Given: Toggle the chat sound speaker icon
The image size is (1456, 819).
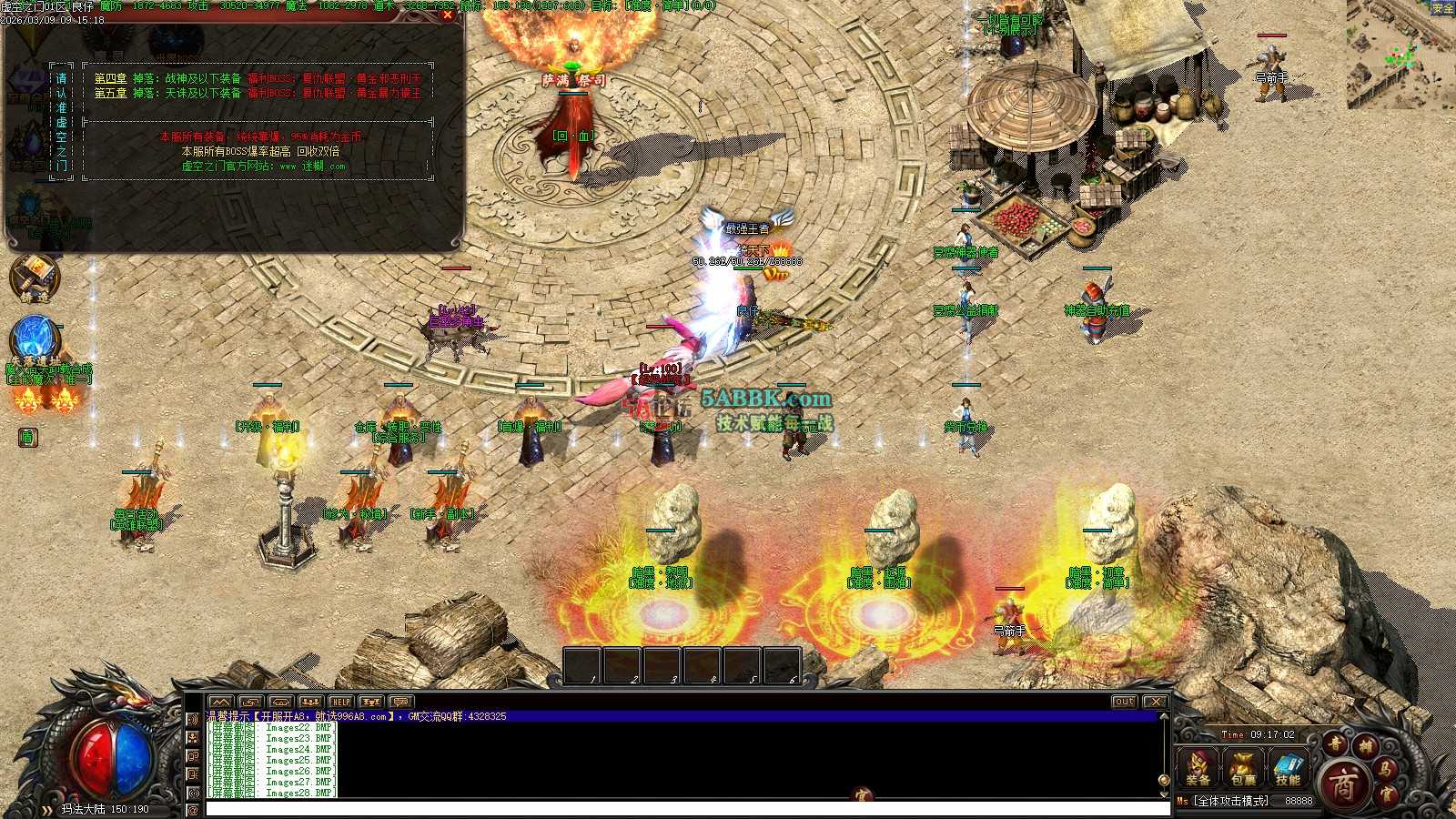Looking at the screenshot, I should click(193, 719).
